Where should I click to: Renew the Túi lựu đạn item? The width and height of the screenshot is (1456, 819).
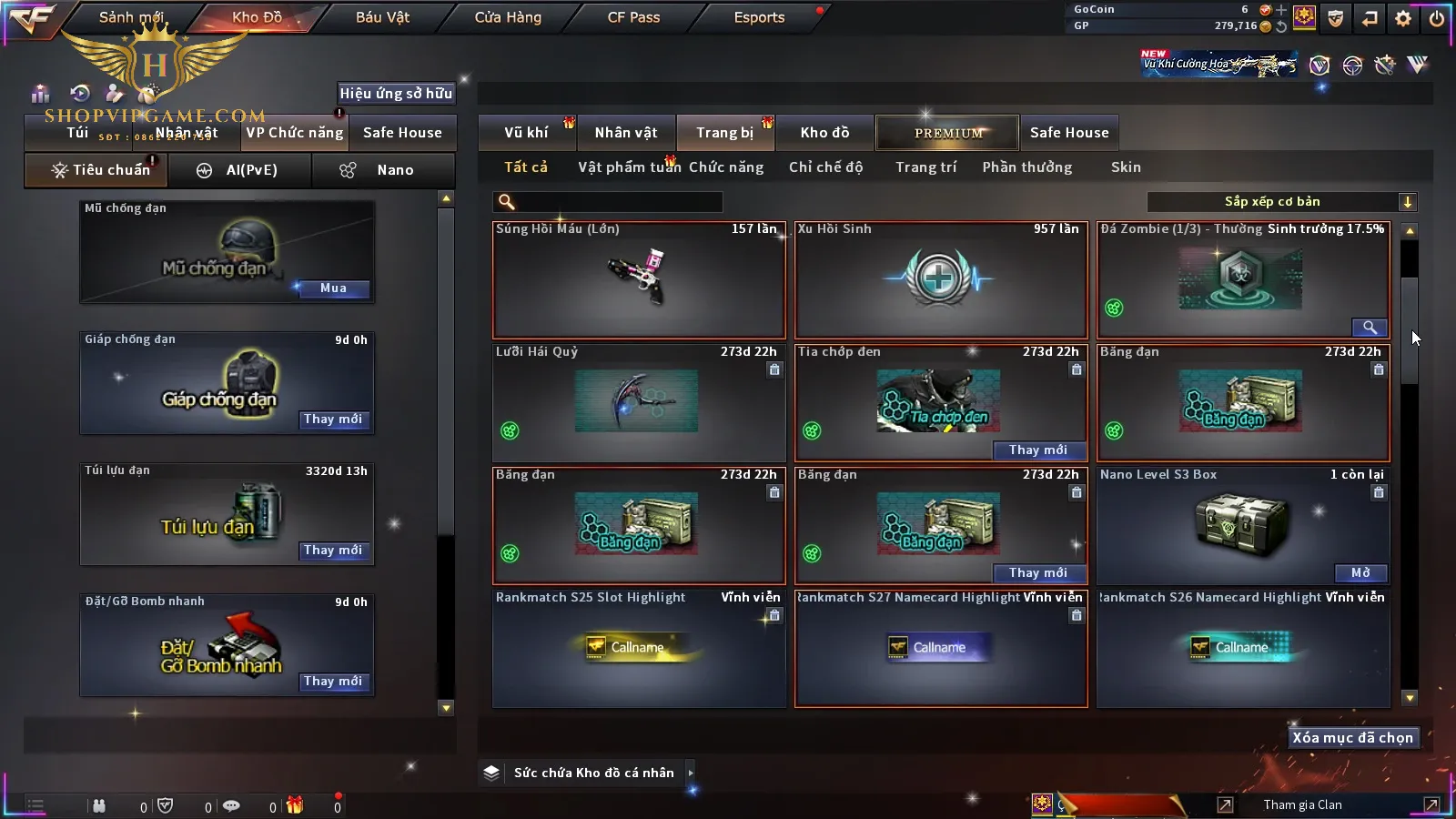click(332, 551)
